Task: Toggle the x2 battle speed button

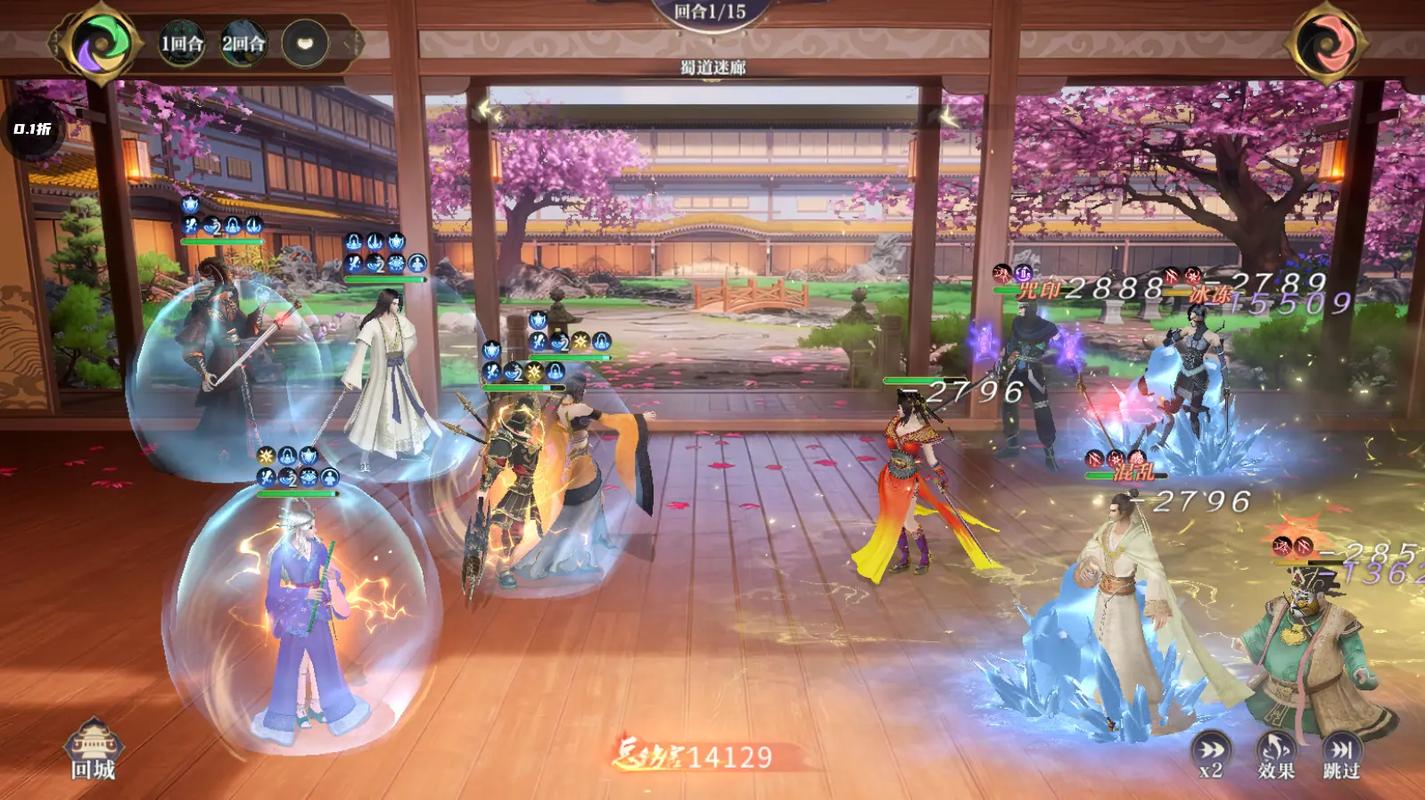Action: click(x=1210, y=752)
